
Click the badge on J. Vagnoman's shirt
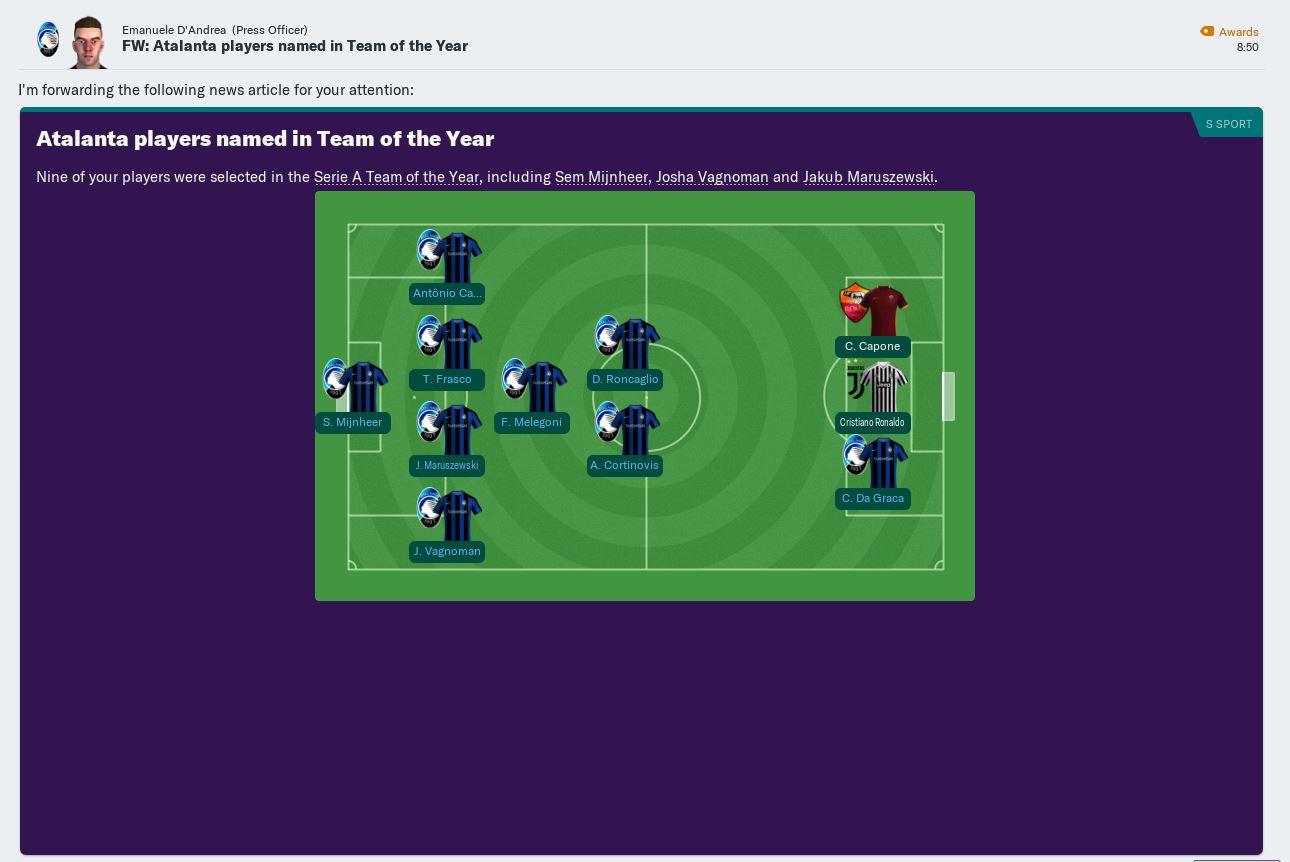[430, 508]
